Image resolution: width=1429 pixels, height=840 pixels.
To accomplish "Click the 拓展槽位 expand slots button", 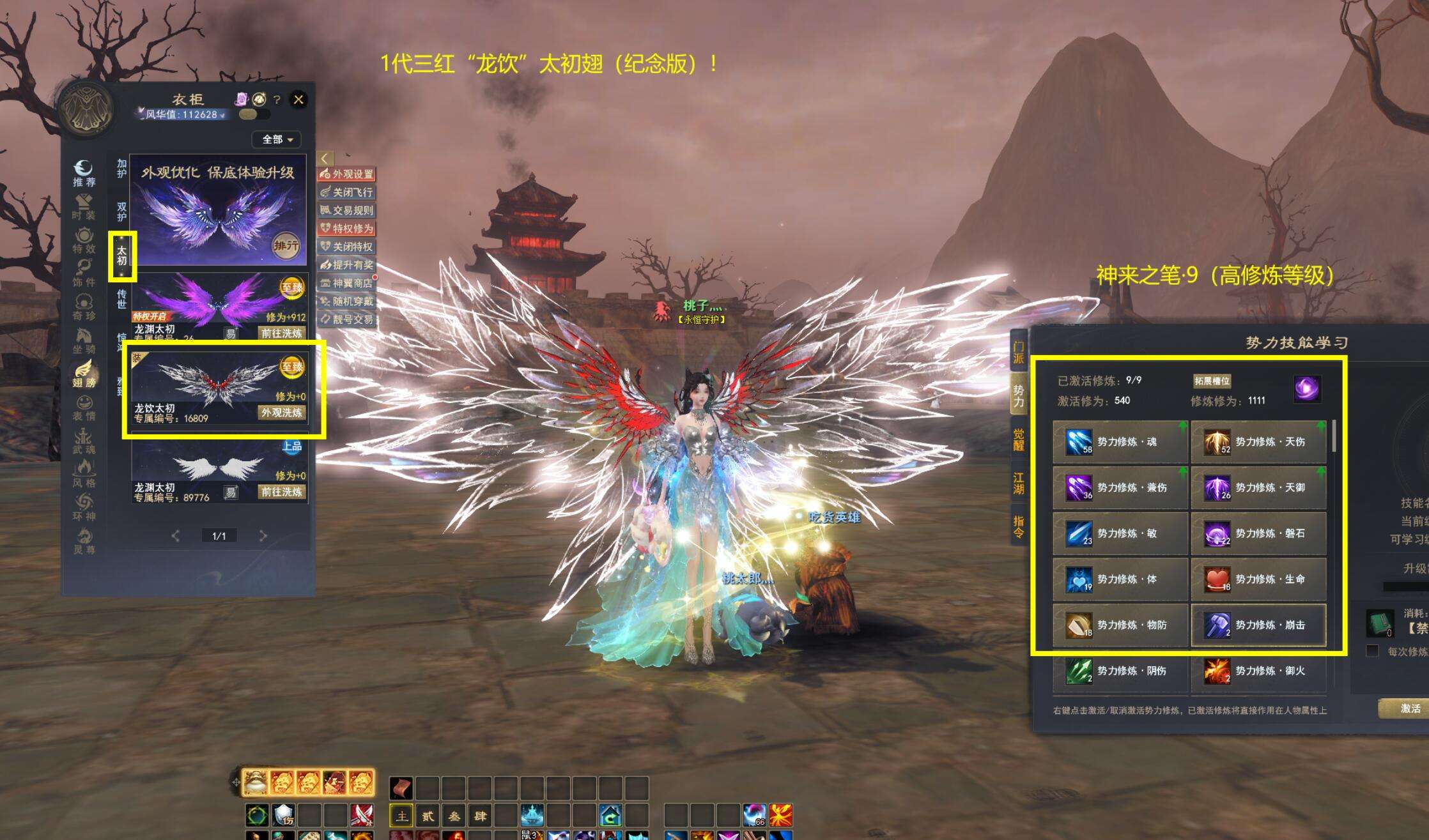I will [x=1212, y=381].
